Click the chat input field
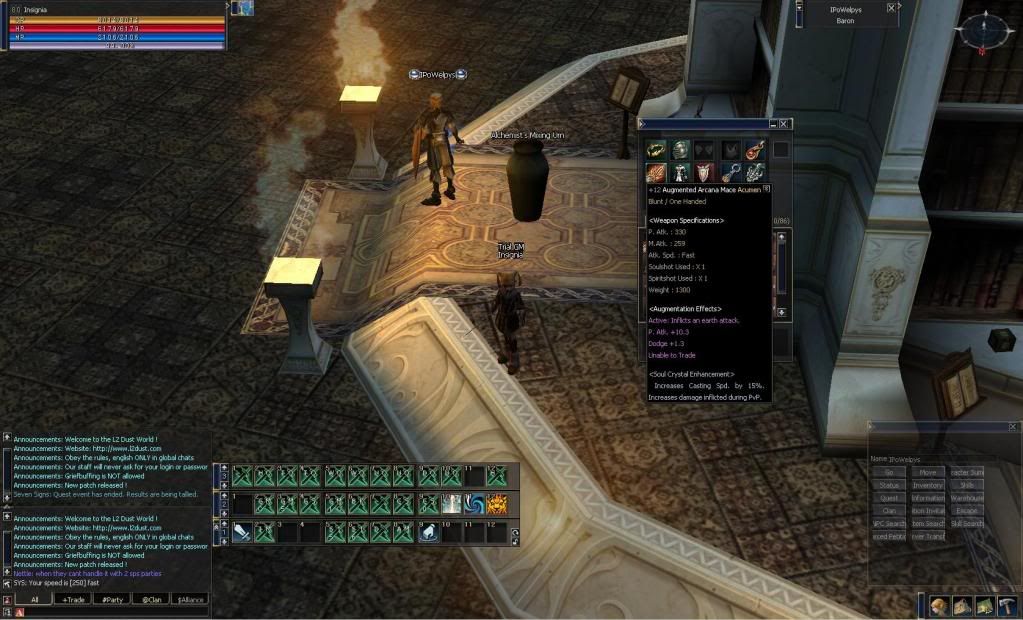This screenshot has height=620, width=1023. click(x=110, y=611)
